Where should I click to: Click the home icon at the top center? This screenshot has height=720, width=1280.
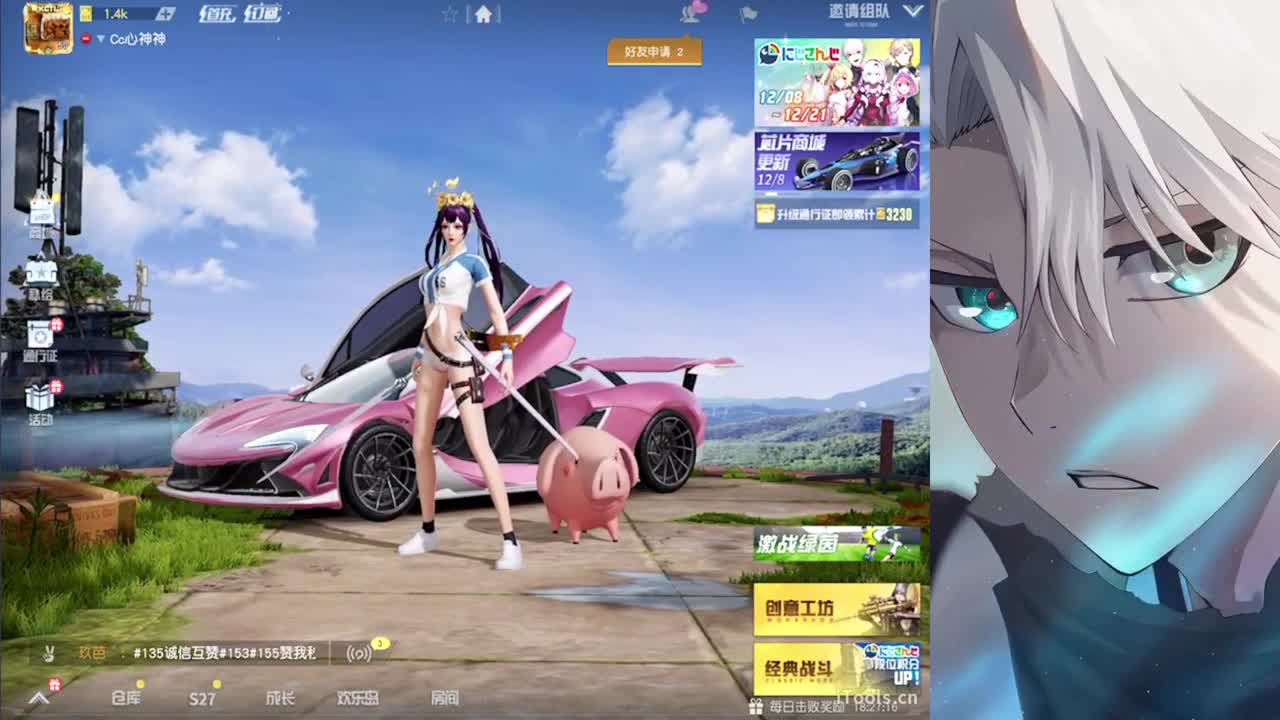coord(483,13)
